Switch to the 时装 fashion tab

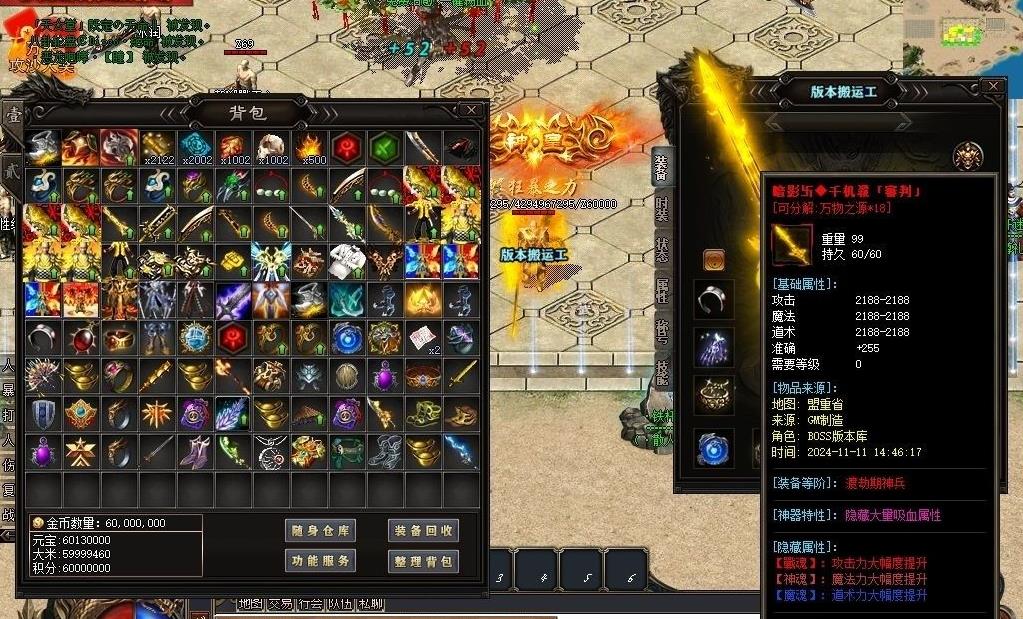pos(661,208)
